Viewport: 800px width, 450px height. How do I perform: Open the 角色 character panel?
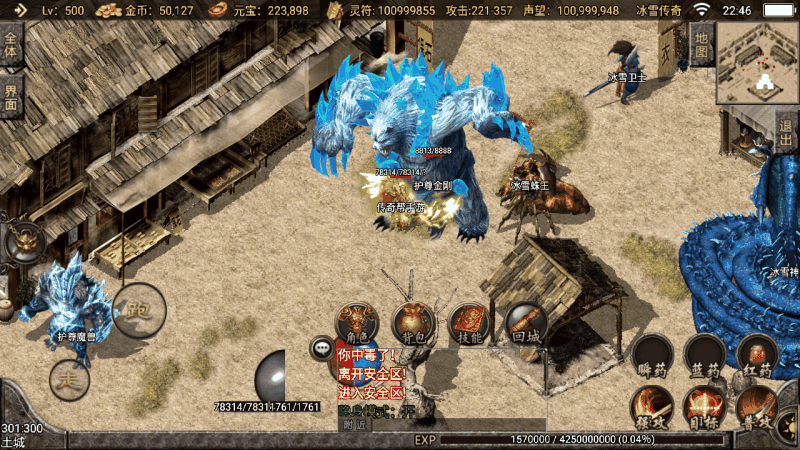(356, 323)
